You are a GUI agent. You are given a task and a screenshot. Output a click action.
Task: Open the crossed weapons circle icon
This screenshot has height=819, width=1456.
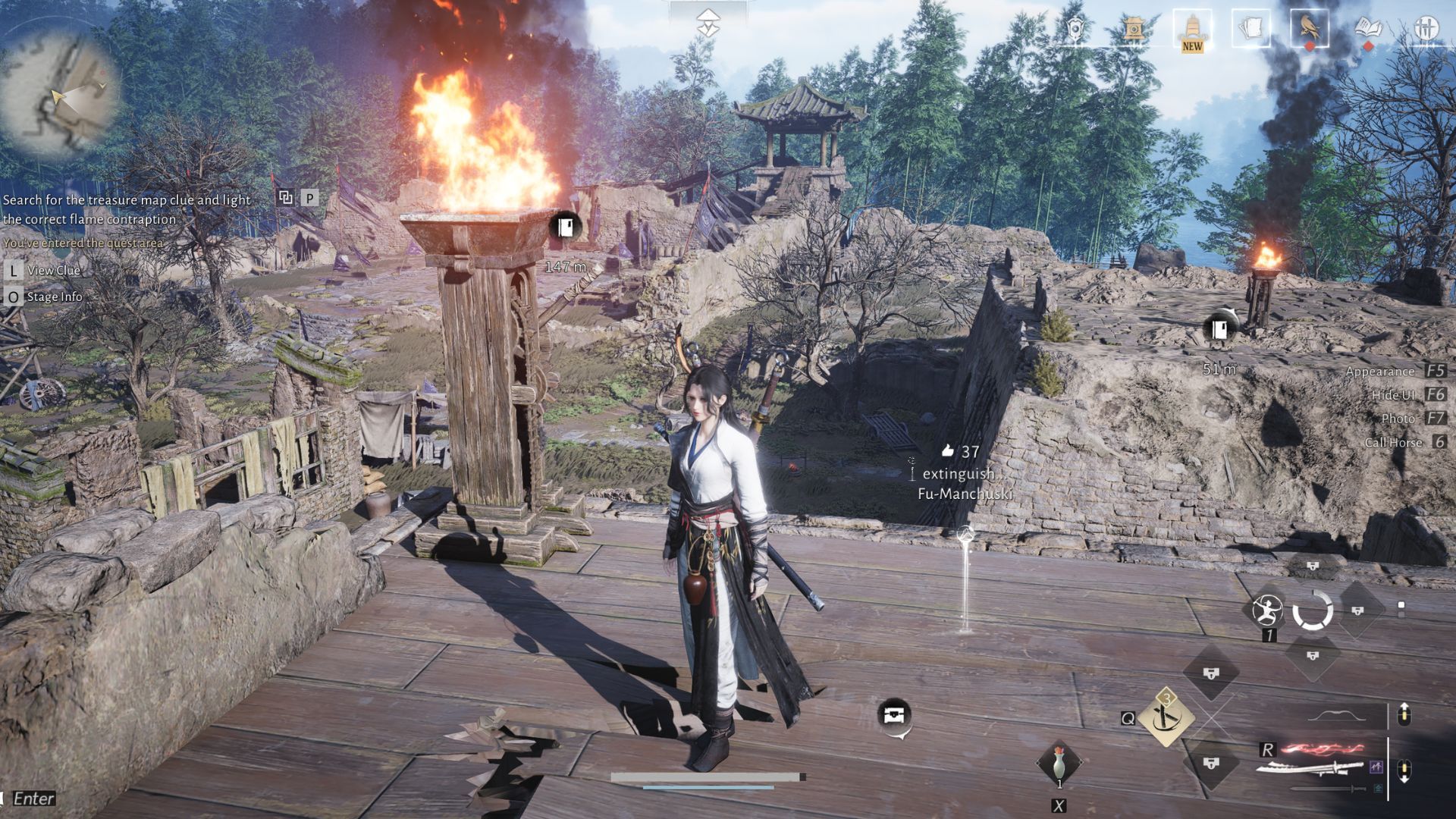pos(1426,30)
